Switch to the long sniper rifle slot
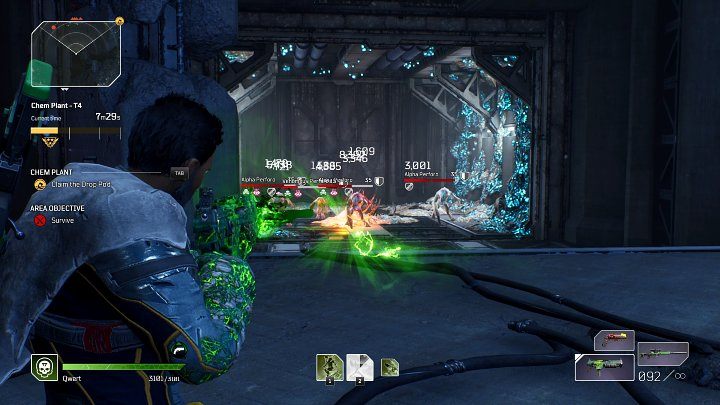Screen dimensions: 720x405 (x=664, y=352)
